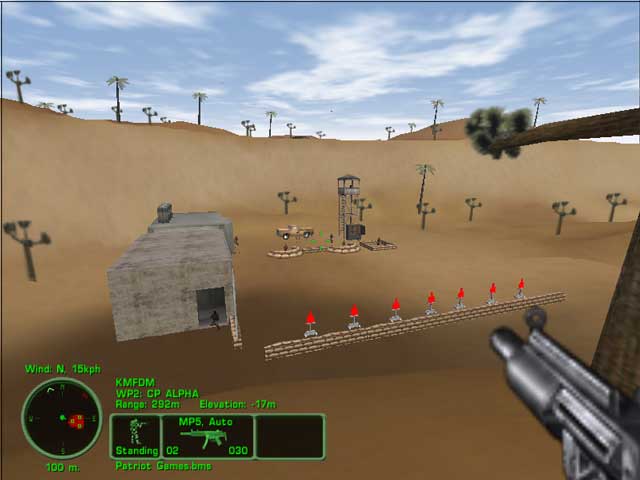The image size is (640, 480).
Task: Choose the MP5 weapon slot
Action: tap(207, 436)
